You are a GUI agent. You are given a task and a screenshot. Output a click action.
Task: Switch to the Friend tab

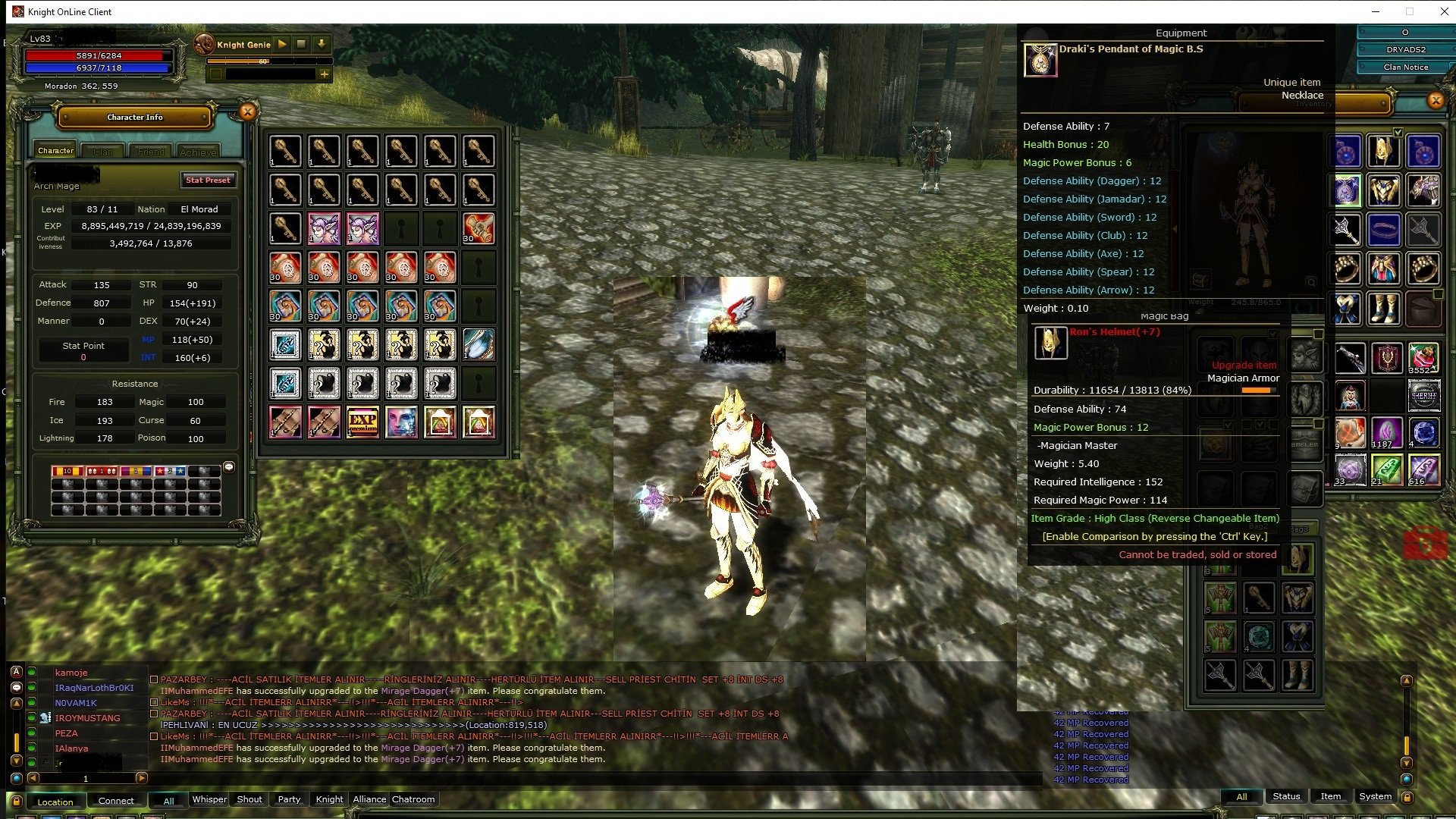click(151, 152)
